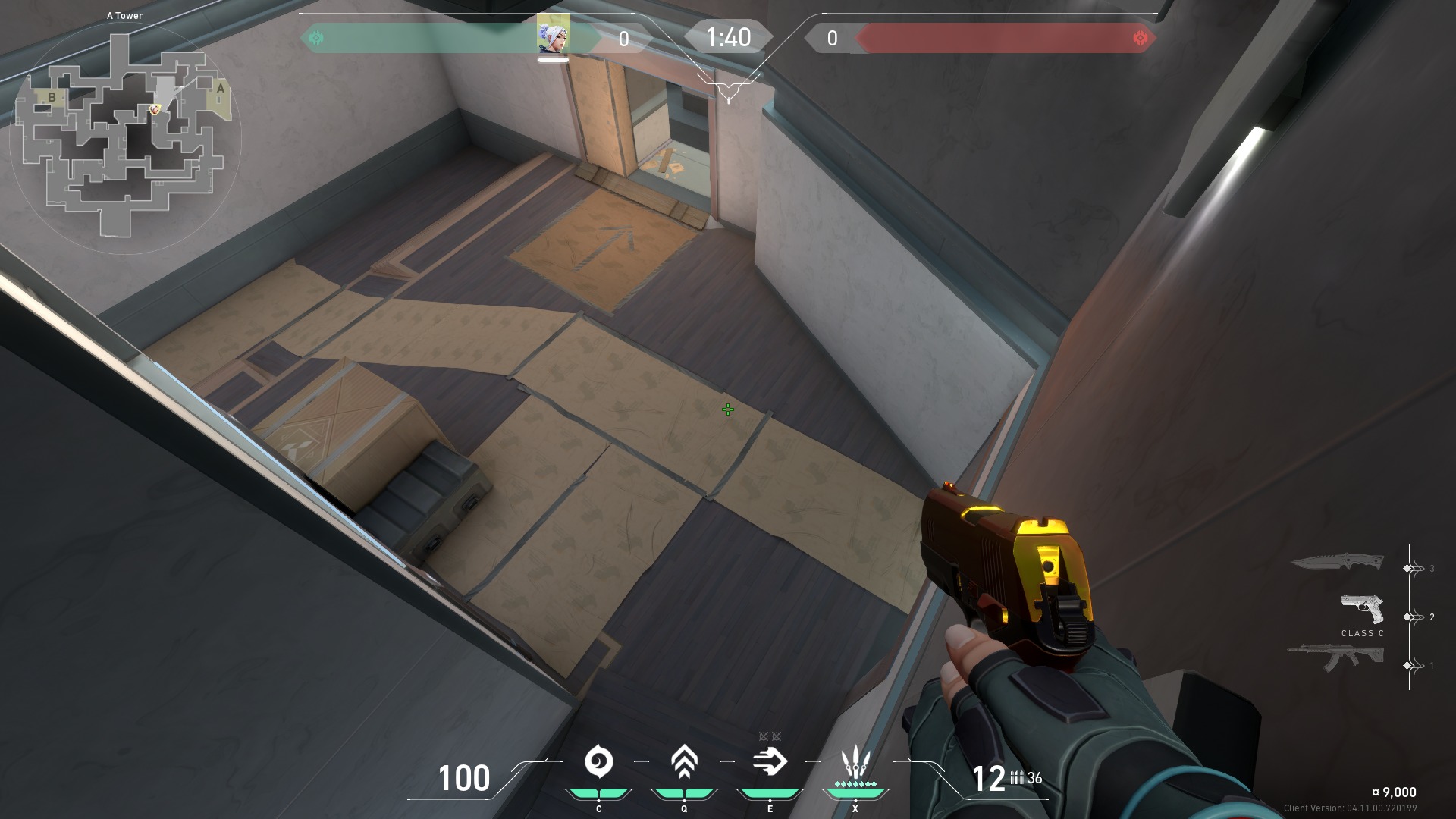Choose the Classic pistol slot
1456x819 pixels.
point(1362,610)
